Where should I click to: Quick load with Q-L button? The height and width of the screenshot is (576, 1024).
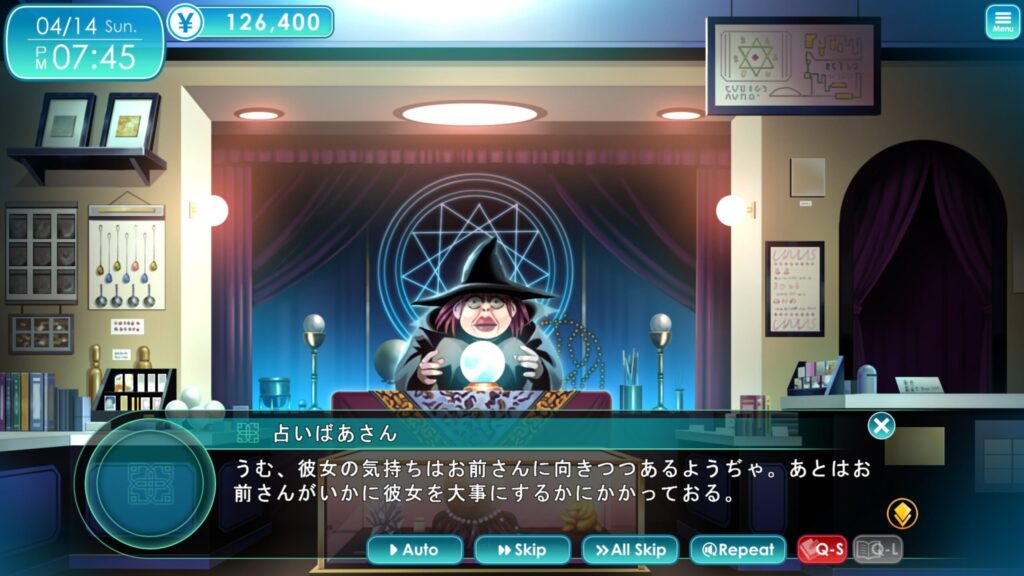click(877, 549)
